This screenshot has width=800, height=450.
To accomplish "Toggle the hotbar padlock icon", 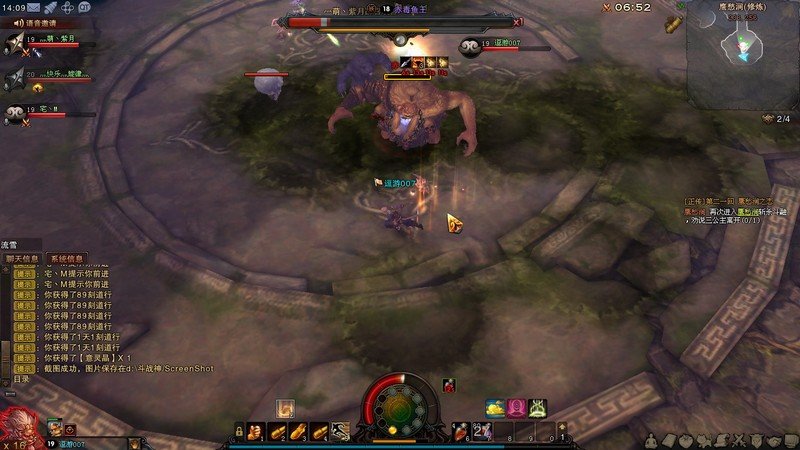I will click(239, 431).
